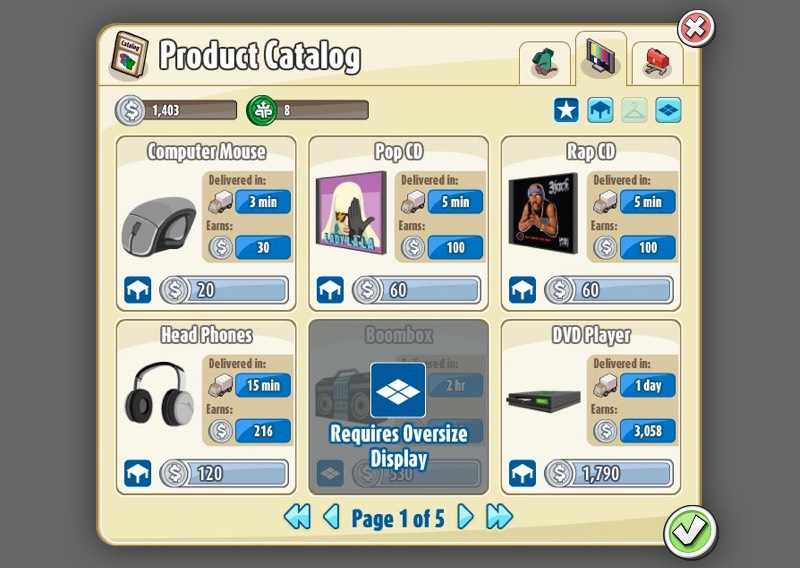Screen dimensions: 800x568
Task: Select the electronics TV tab
Action: pyautogui.click(x=601, y=60)
